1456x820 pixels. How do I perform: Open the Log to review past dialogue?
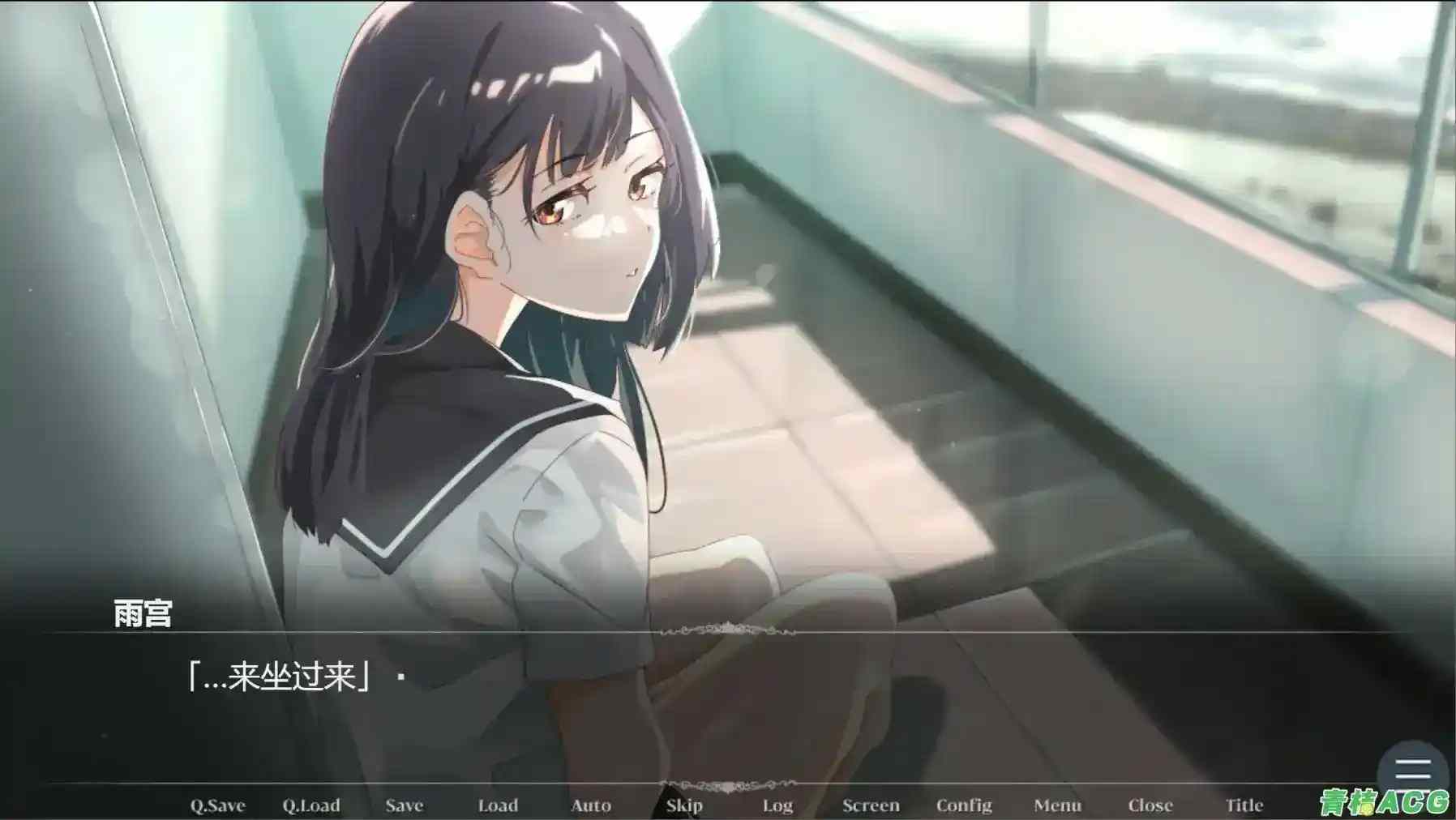(x=777, y=805)
